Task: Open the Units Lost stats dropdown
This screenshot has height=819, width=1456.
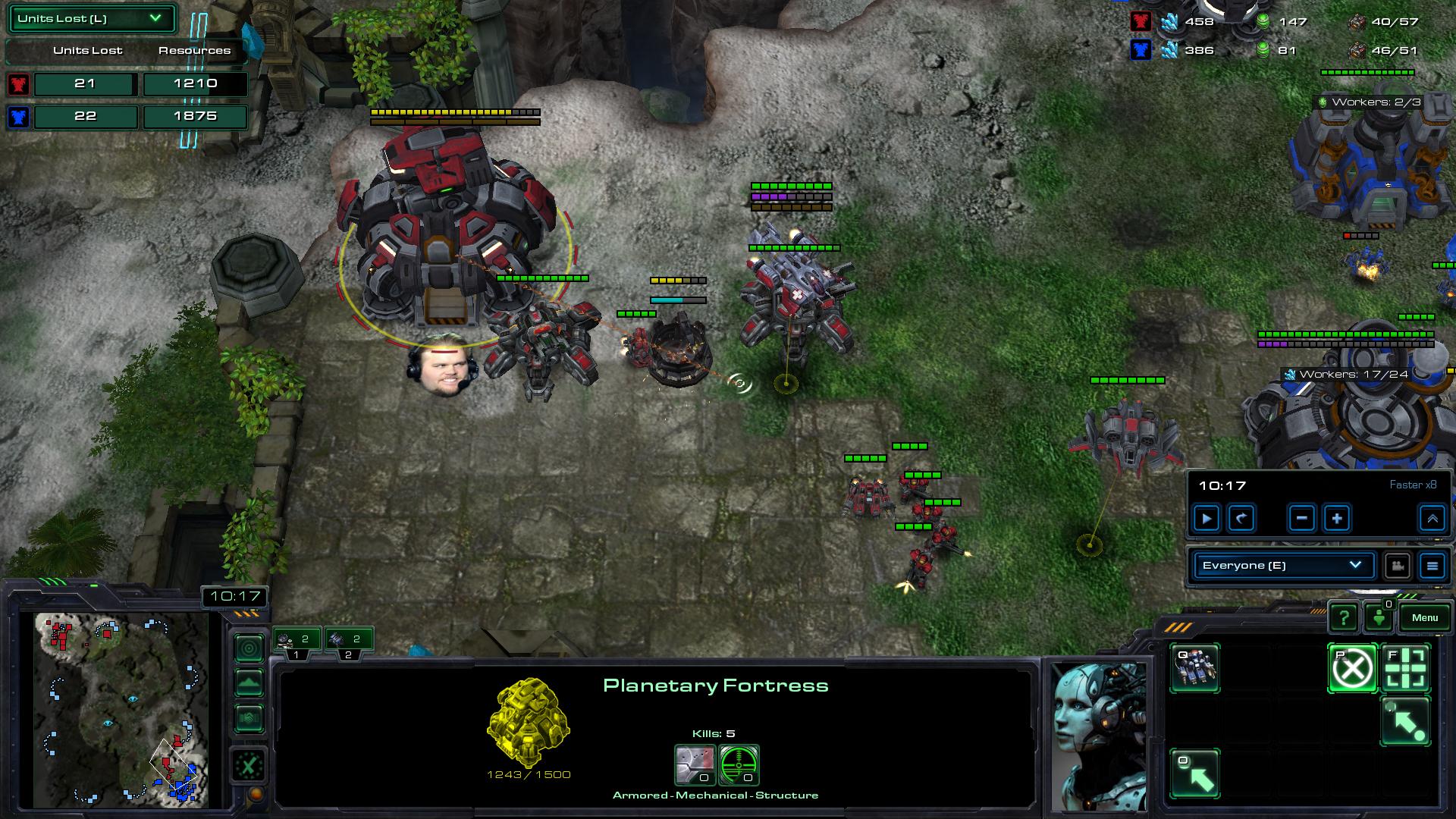Action: (91, 19)
